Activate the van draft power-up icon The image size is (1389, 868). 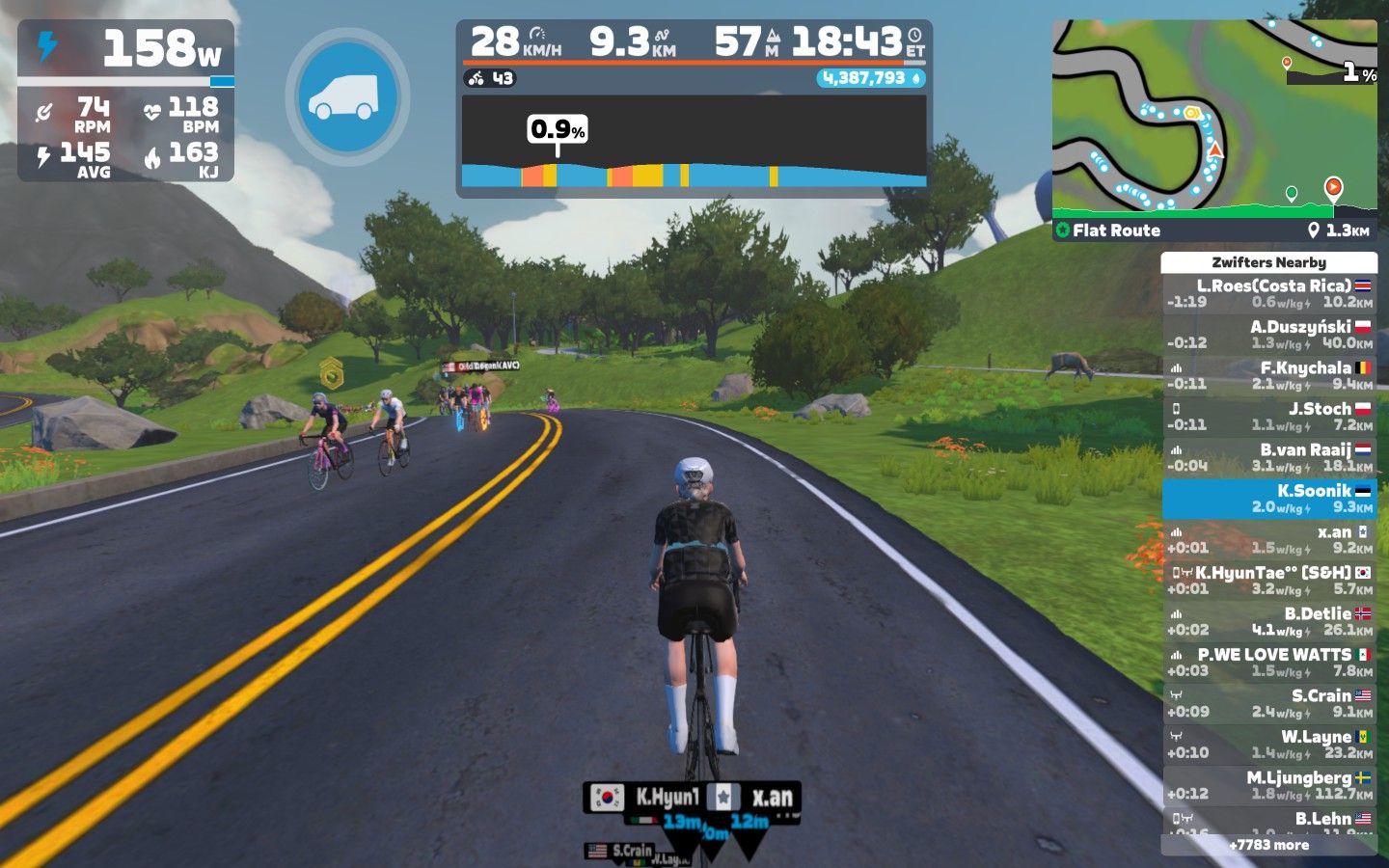(347, 96)
